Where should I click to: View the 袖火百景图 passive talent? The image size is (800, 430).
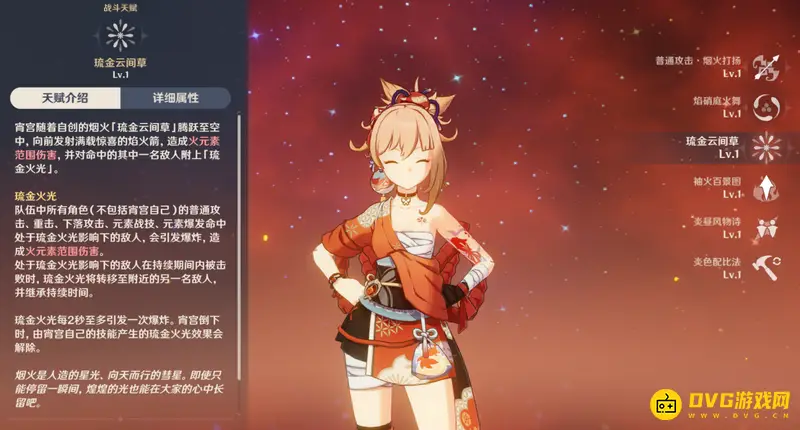(x=767, y=186)
